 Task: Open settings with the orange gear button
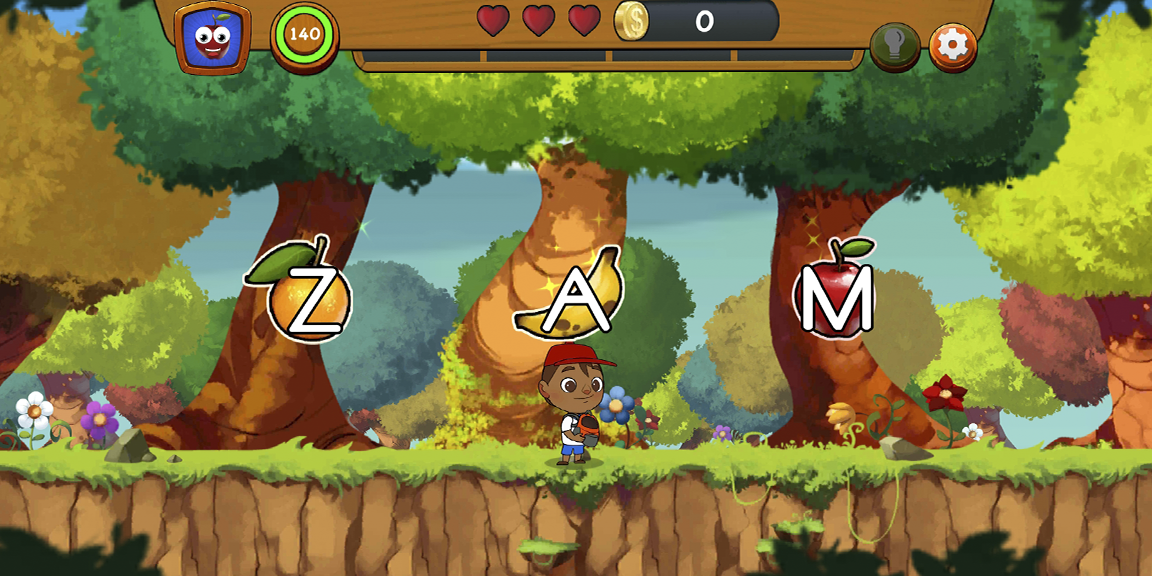click(953, 46)
